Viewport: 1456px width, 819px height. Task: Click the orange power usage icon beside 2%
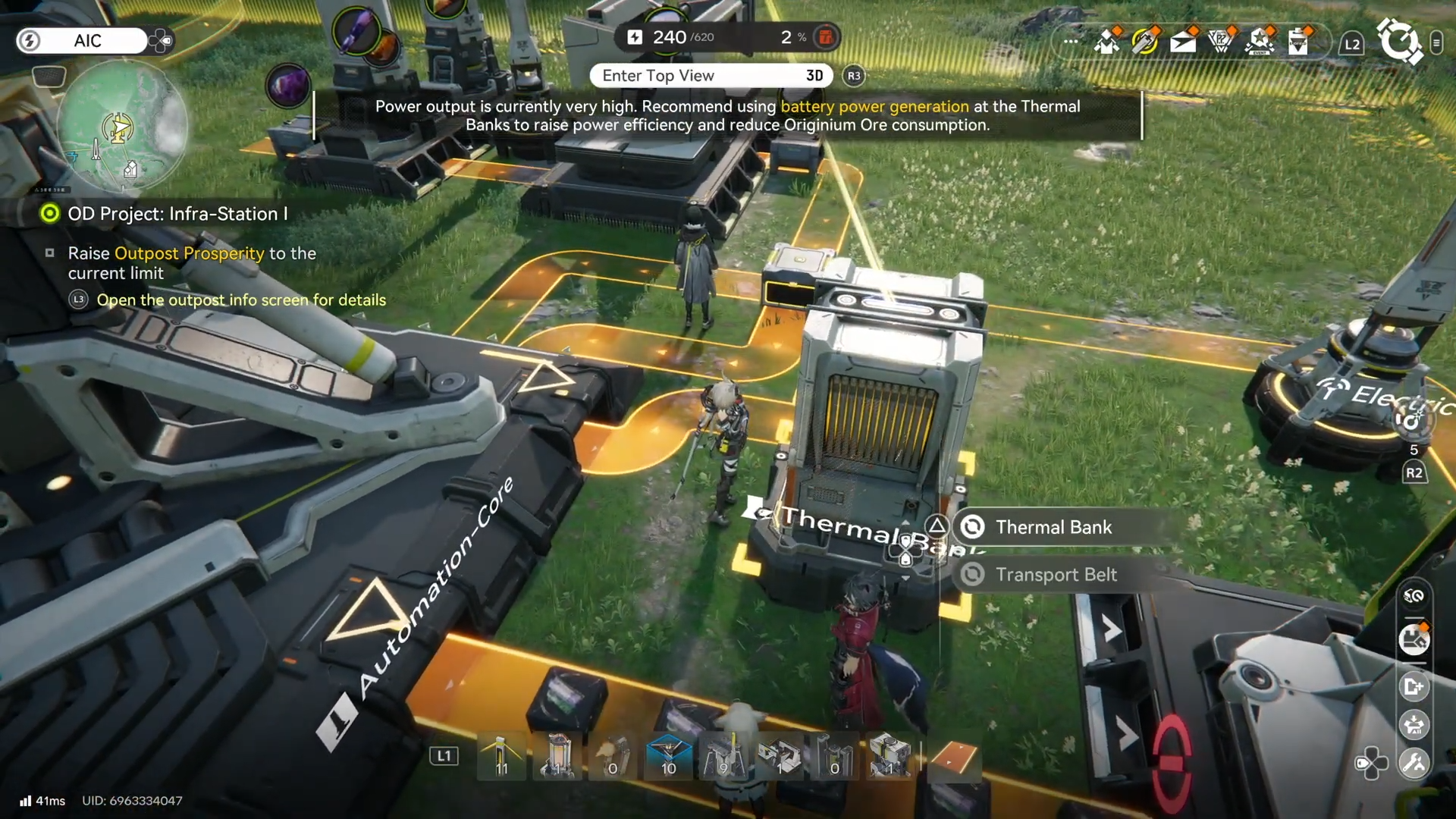click(826, 36)
